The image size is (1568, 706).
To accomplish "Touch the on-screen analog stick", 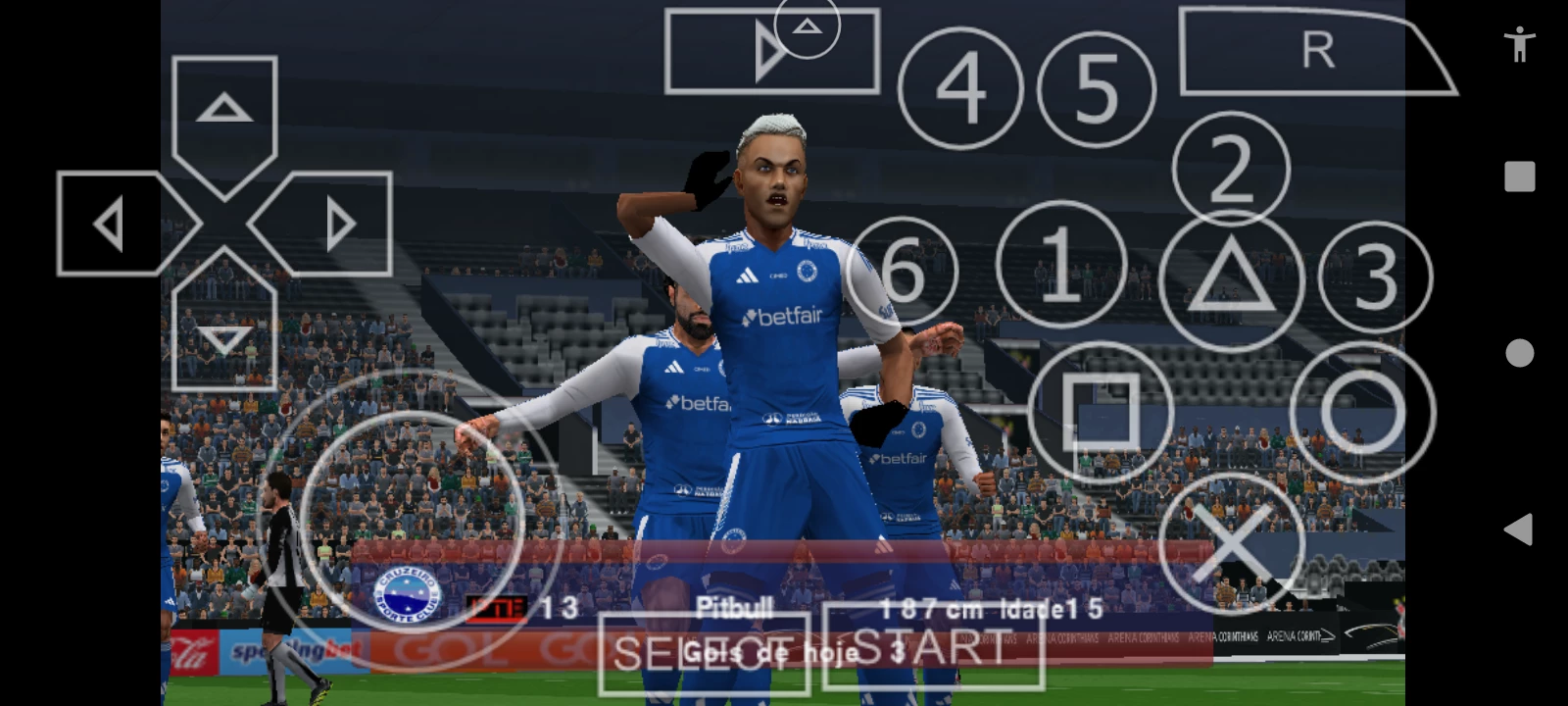I will click(x=412, y=520).
